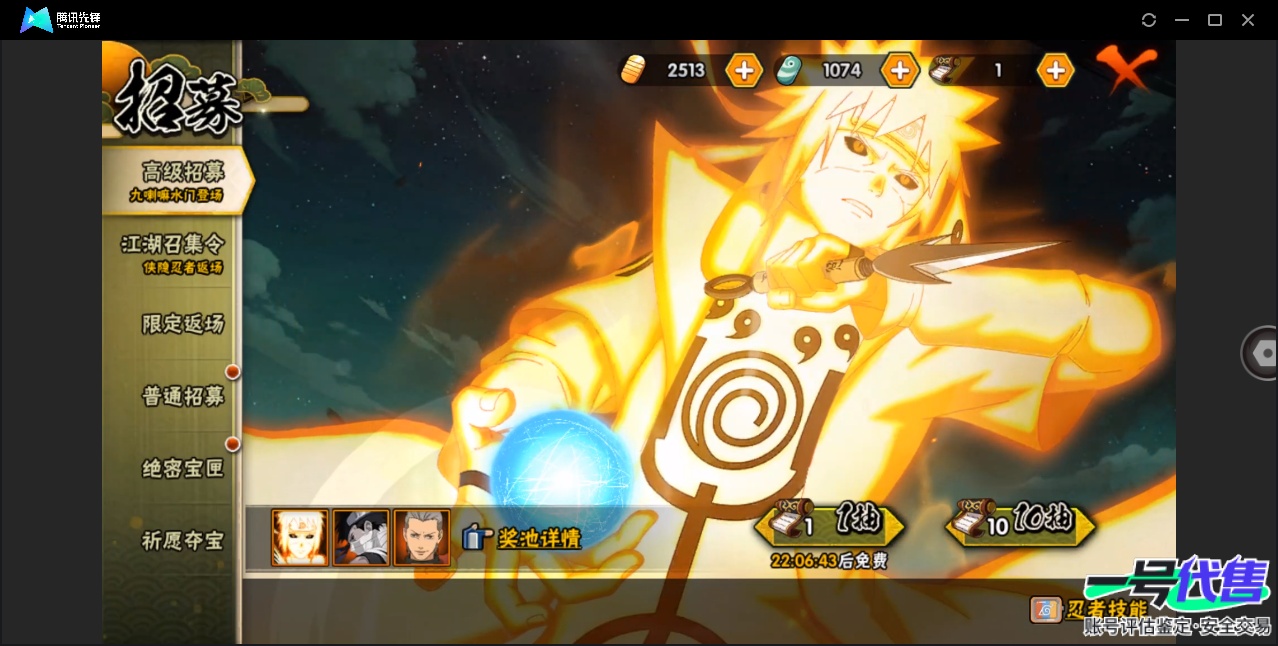The image size is (1278, 646).
Task: Switch to the 江湖召集令 tab
Action: tap(173, 252)
